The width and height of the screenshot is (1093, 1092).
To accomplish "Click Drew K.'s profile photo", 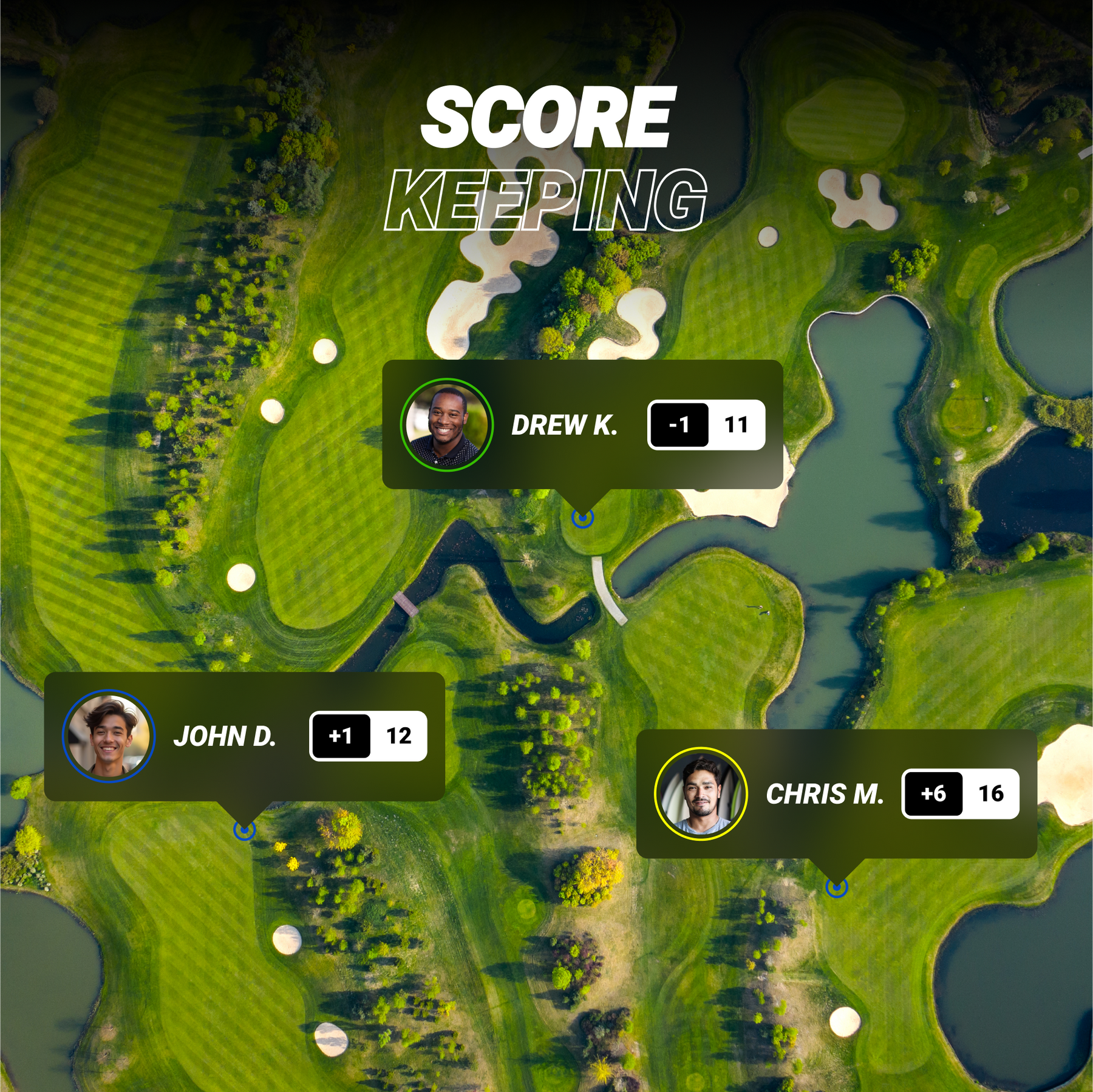I will tap(446, 425).
